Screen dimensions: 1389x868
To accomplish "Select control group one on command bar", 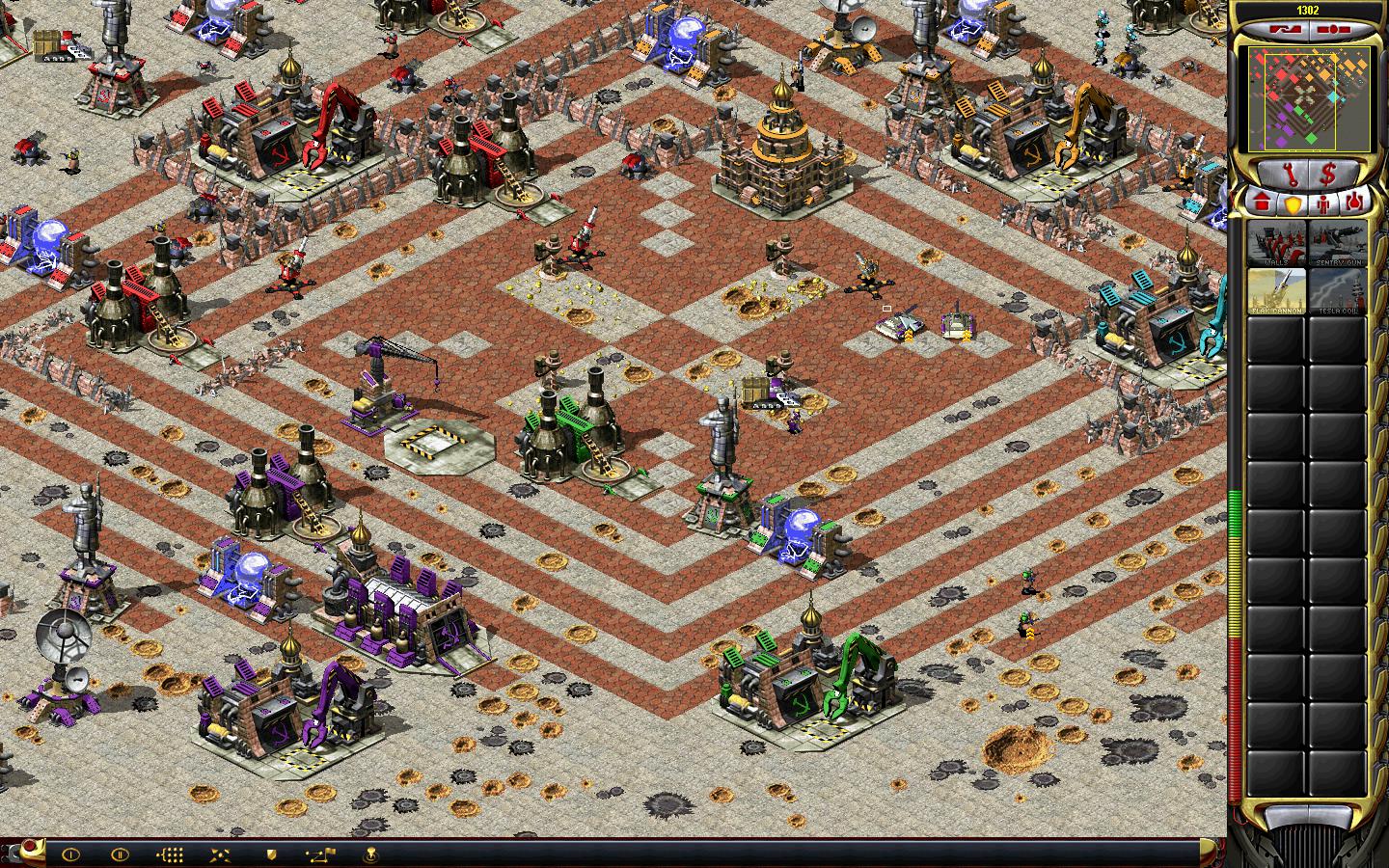I will [x=70, y=854].
